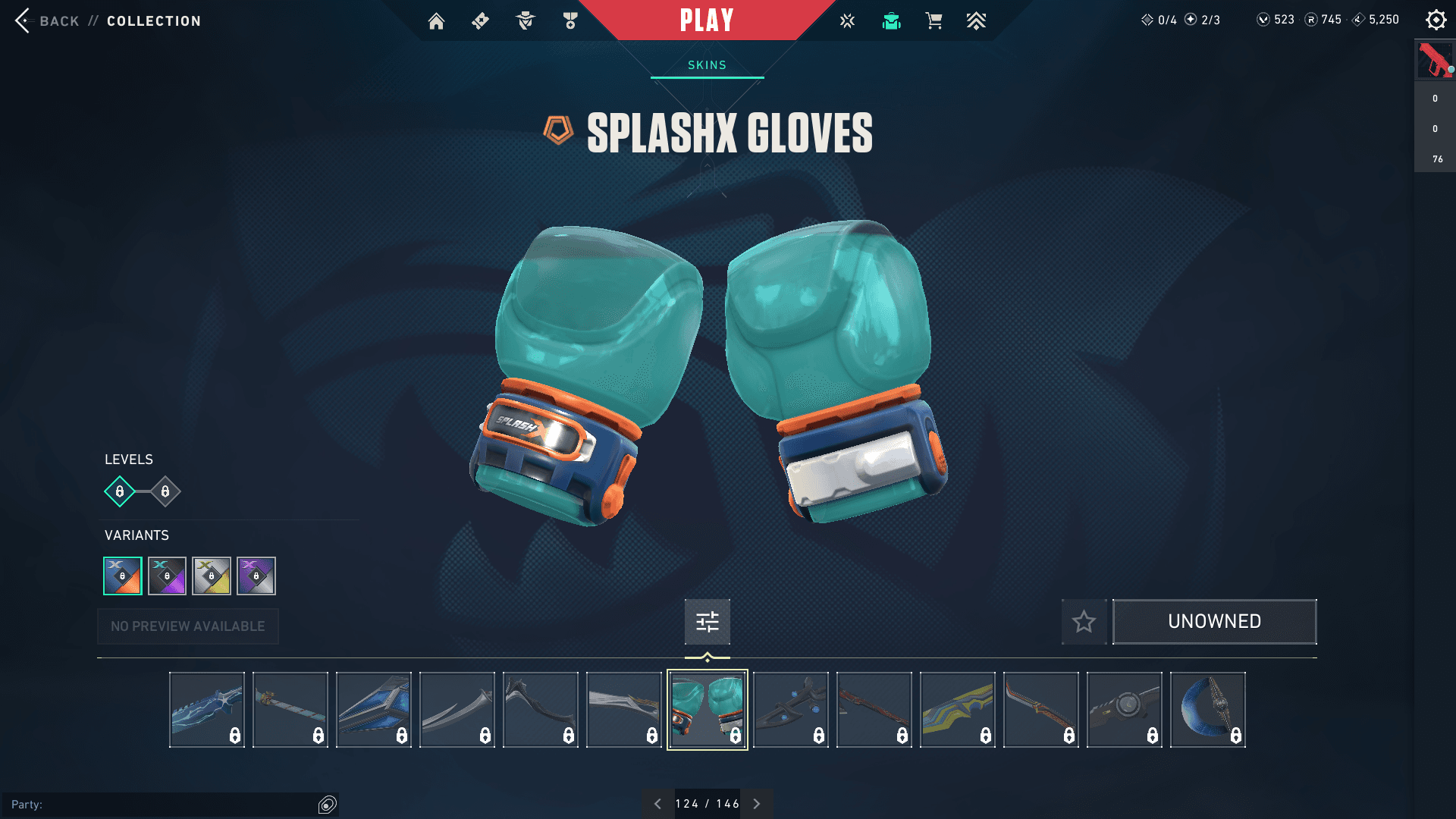Open the Settings gear
Screen dimensions: 1456x819
[x=1436, y=20]
